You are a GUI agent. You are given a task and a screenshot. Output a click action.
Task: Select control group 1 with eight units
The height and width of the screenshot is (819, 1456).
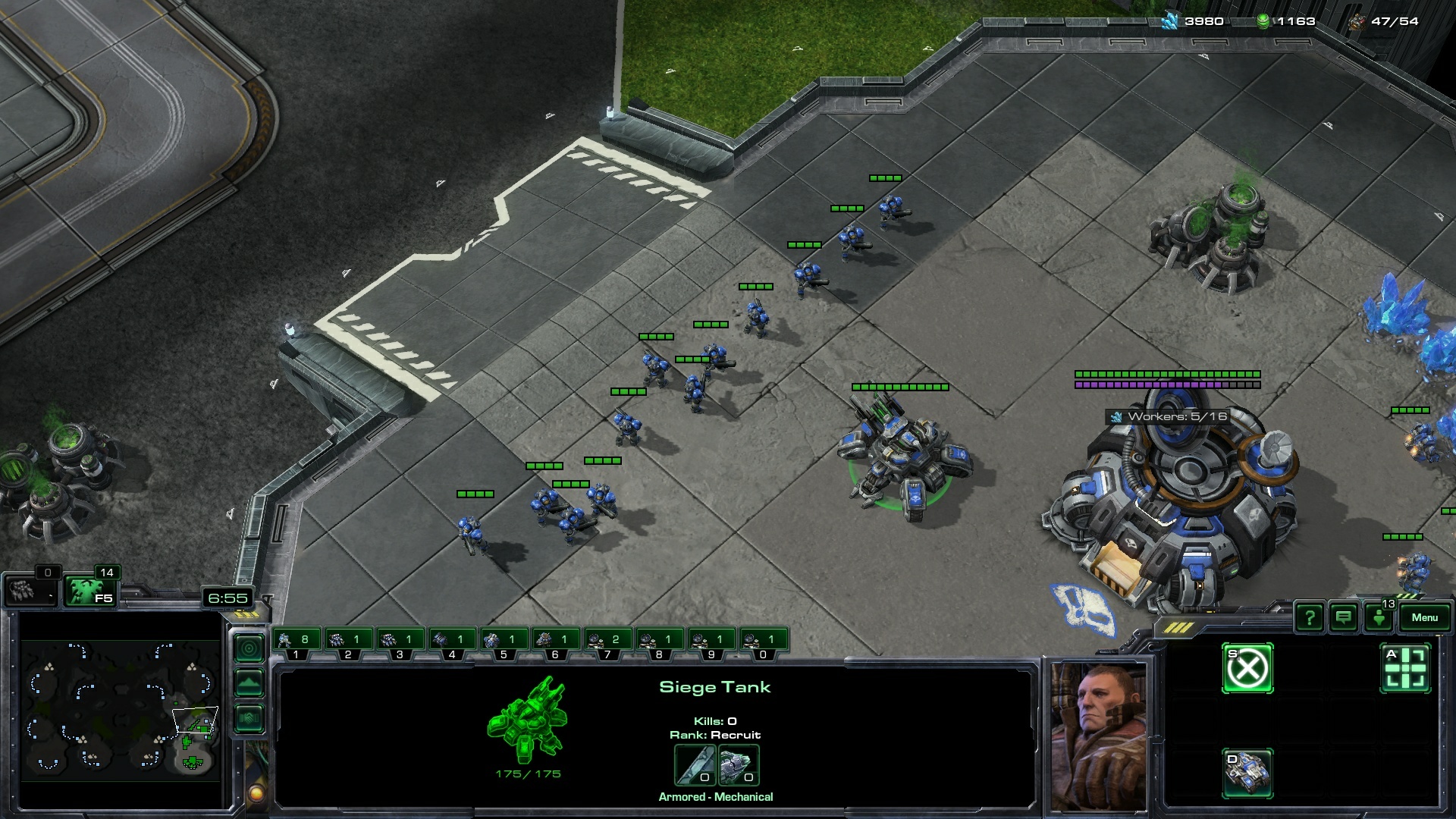click(x=296, y=641)
